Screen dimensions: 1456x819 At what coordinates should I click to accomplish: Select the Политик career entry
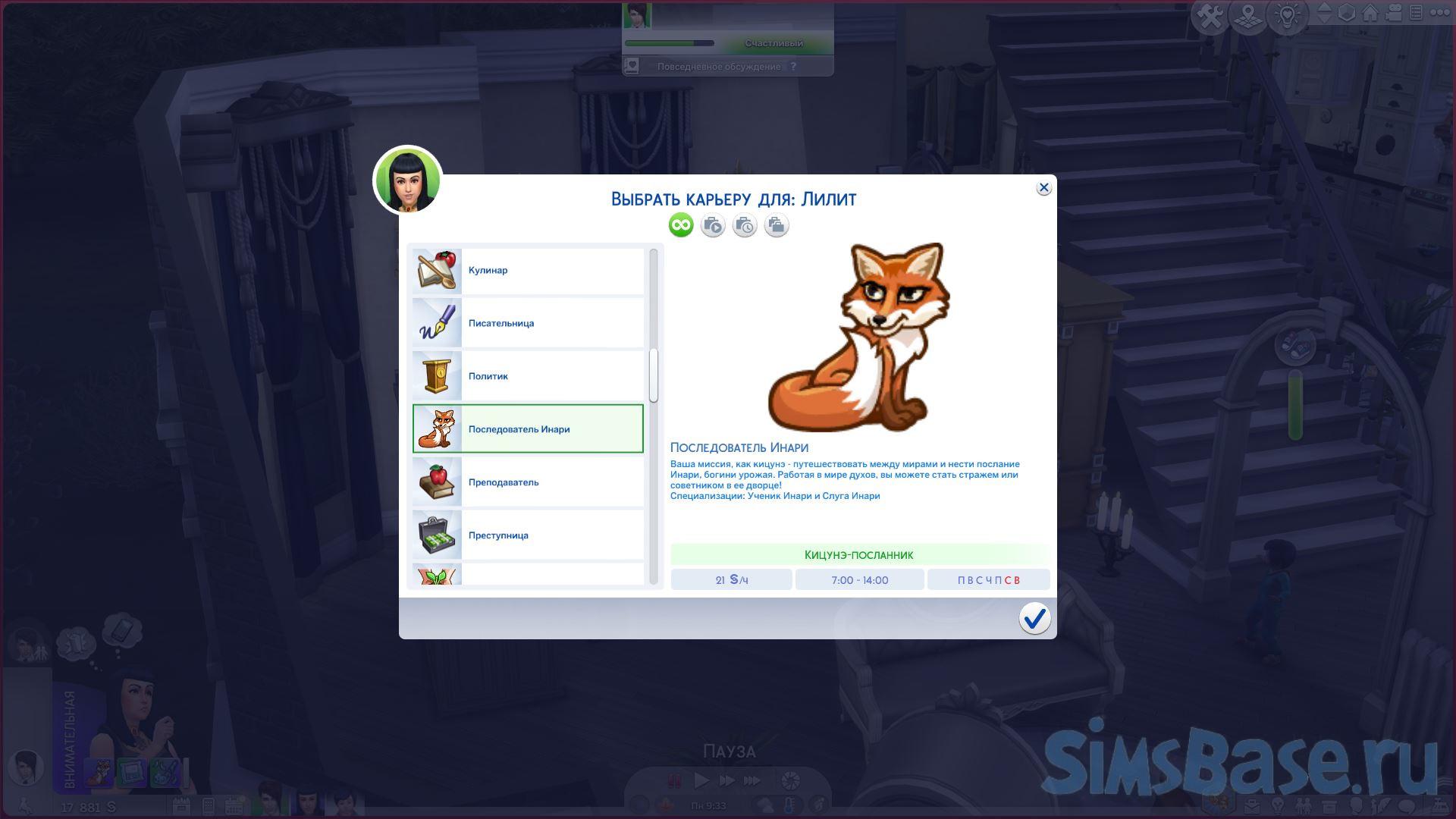pos(528,377)
